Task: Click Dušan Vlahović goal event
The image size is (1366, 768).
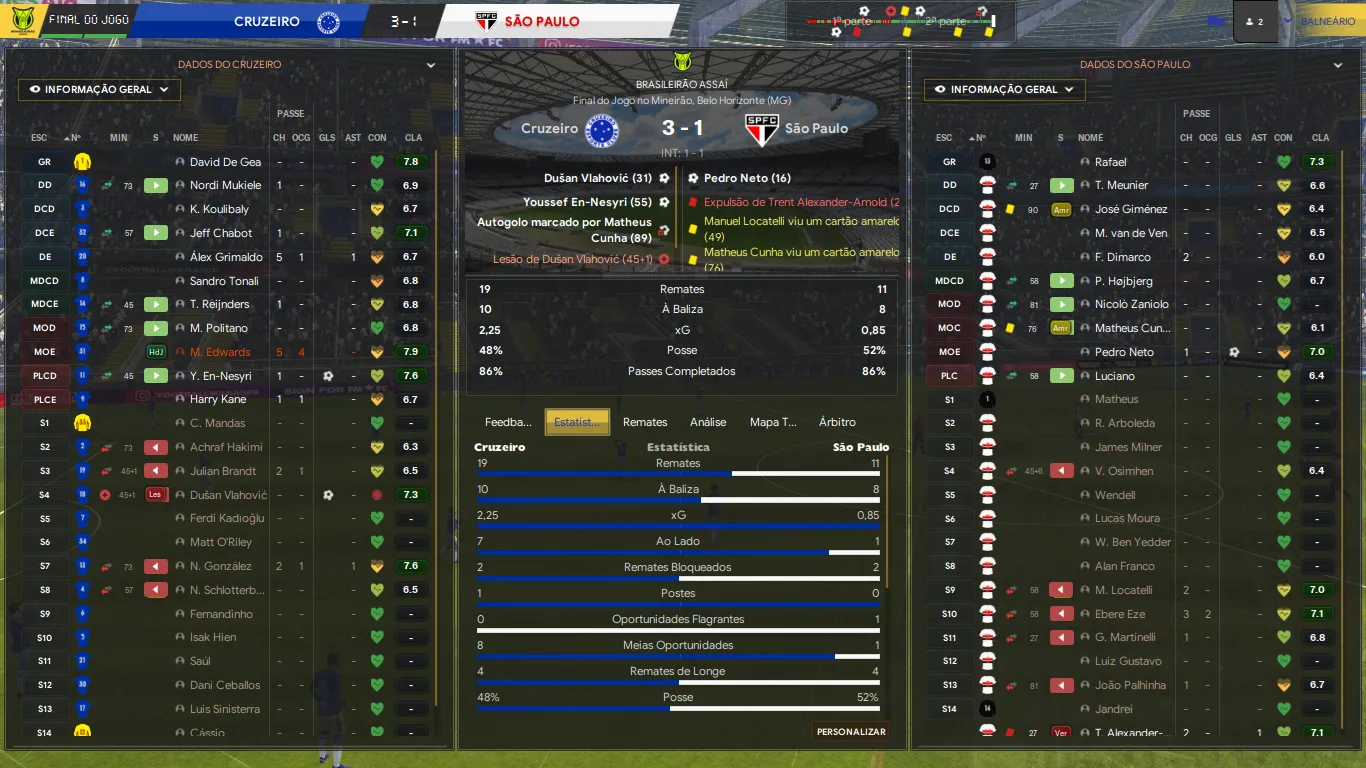Action: point(597,178)
